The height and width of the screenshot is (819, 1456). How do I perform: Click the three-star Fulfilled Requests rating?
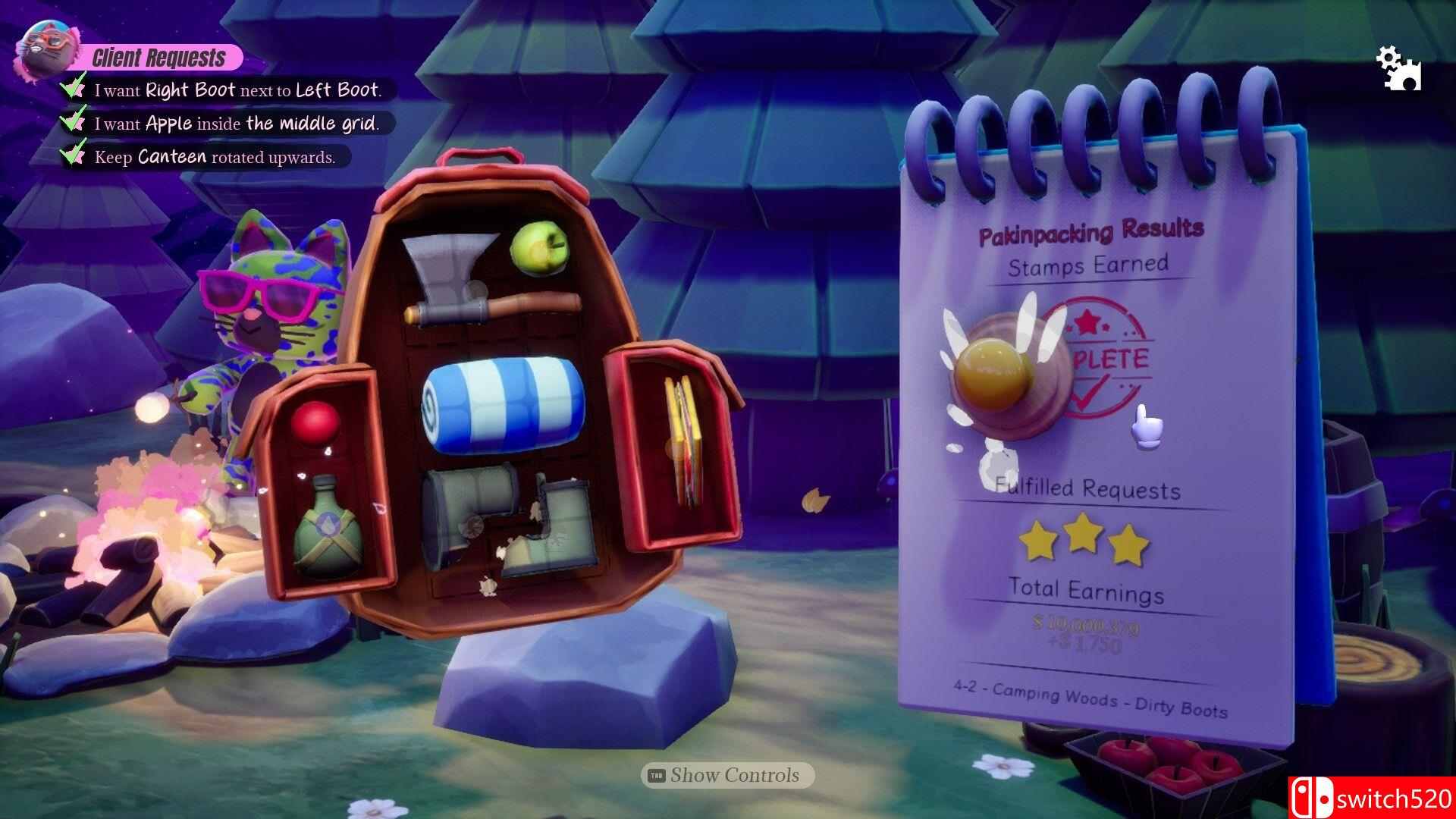click(1084, 539)
